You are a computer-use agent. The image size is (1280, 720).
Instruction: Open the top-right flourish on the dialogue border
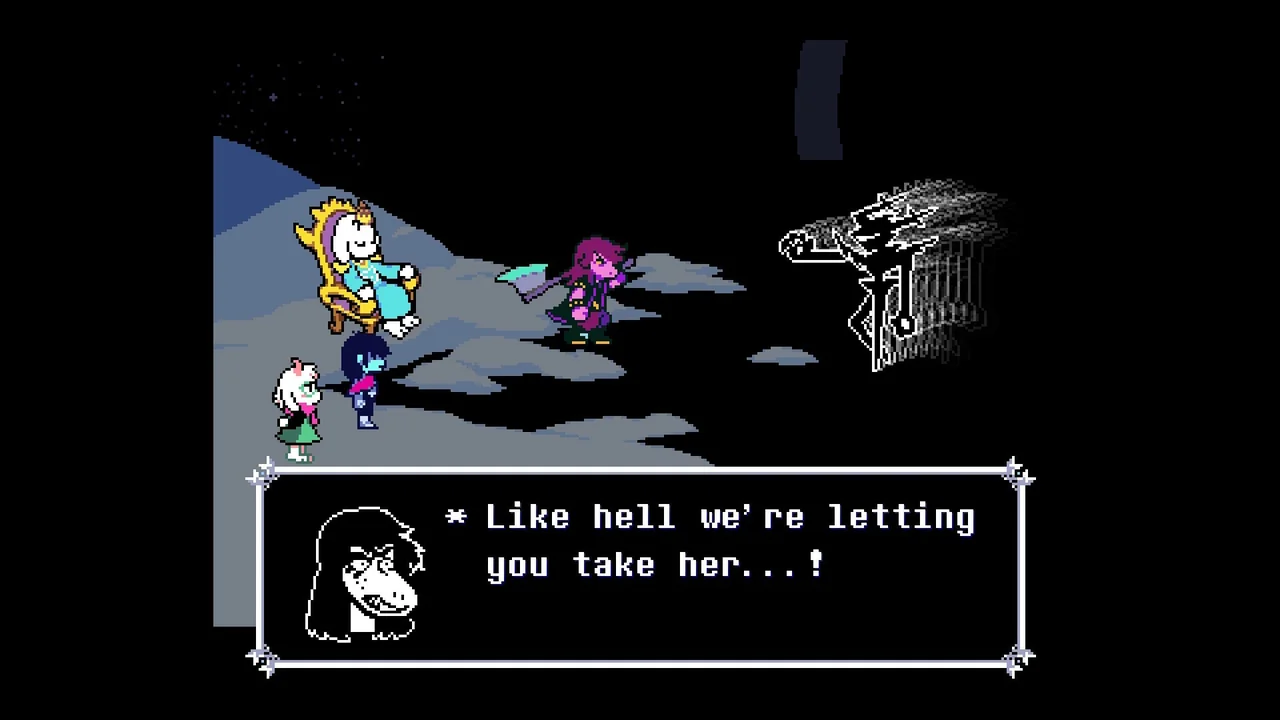pyautogui.click(x=1016, y=472)
